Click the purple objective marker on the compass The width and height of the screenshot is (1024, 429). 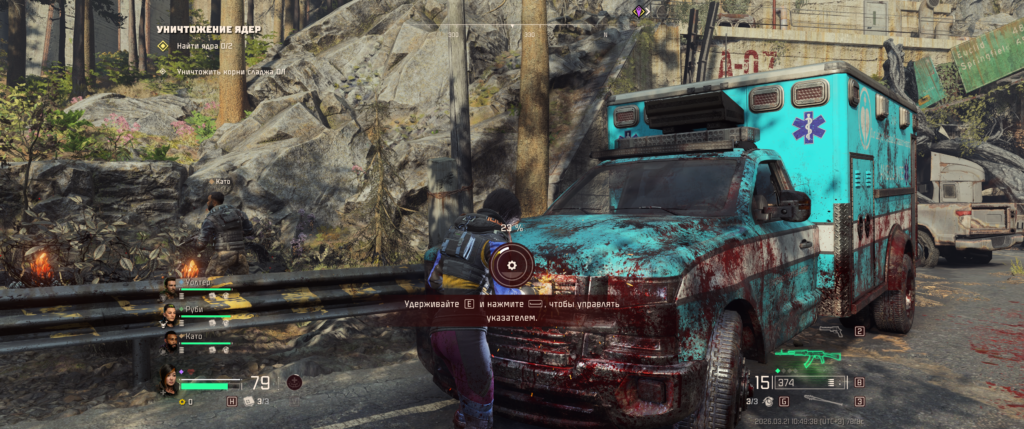[640, 11]
